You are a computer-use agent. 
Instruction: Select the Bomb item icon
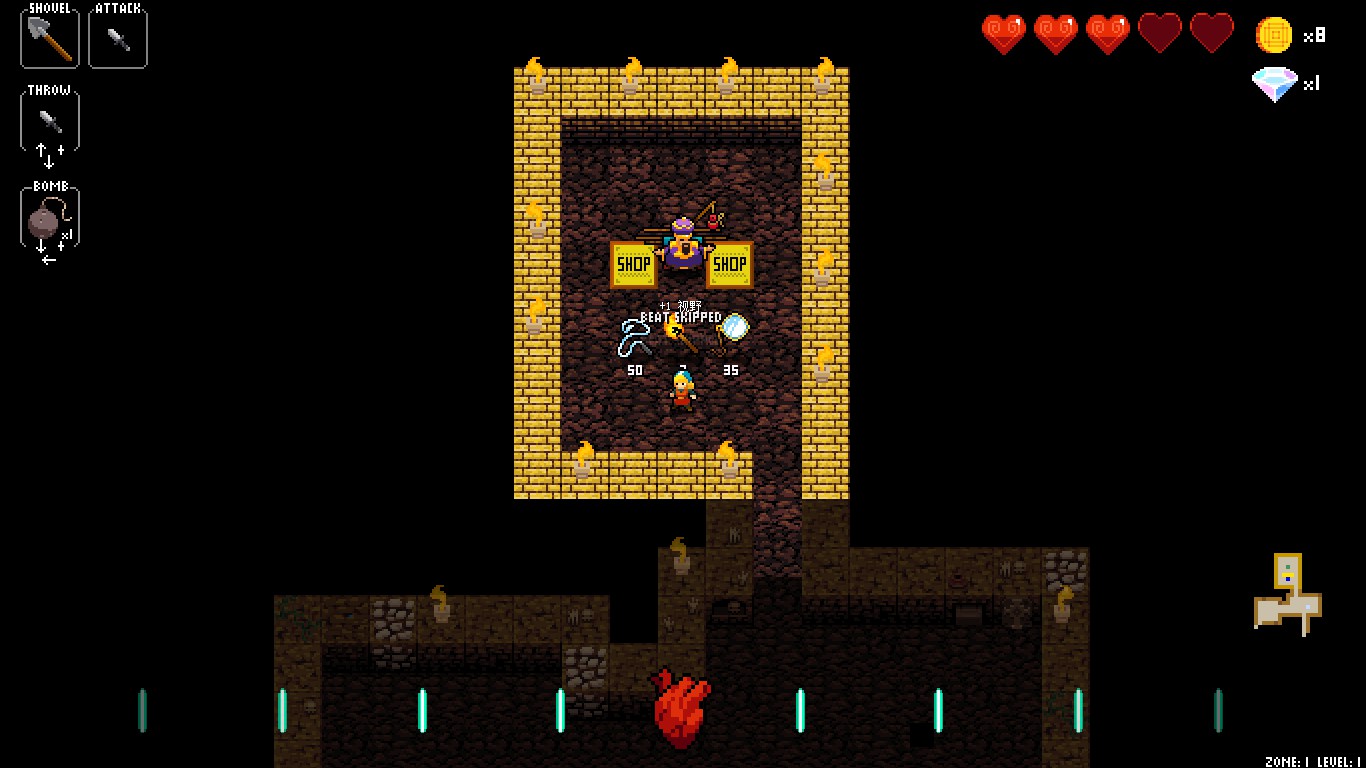click(x=48, y=213)
